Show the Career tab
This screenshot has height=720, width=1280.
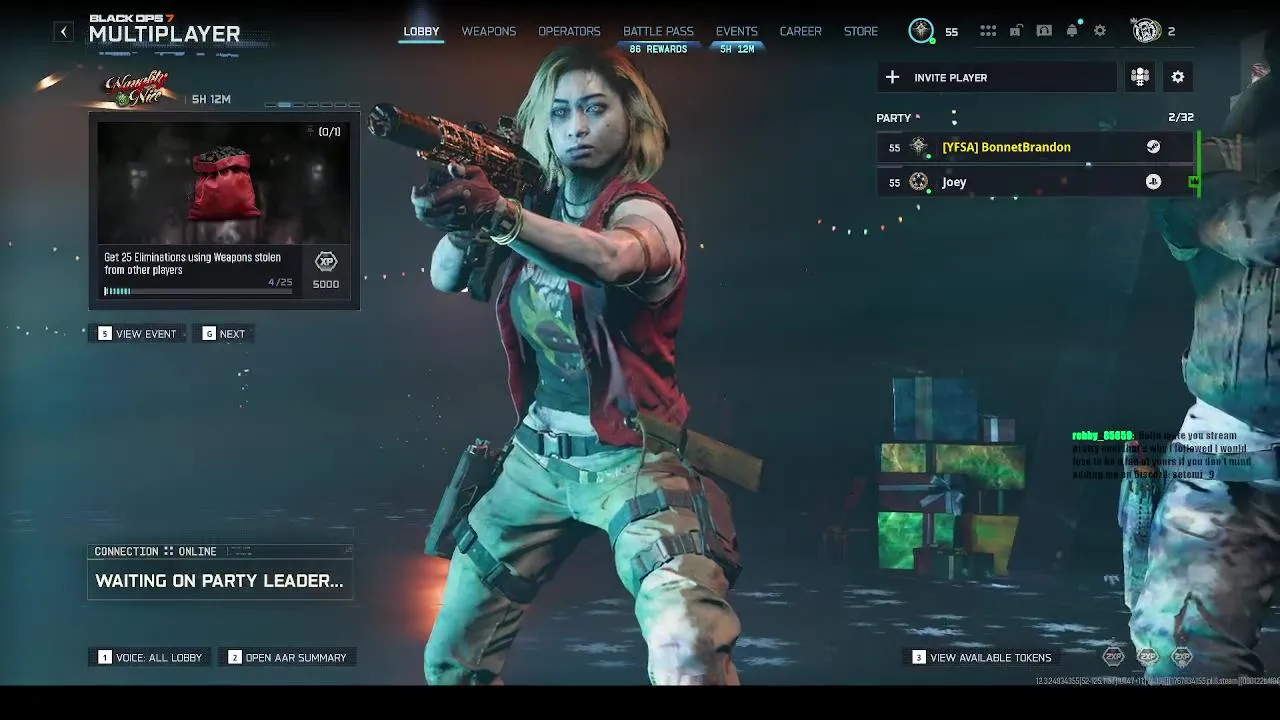pos(800,31)
